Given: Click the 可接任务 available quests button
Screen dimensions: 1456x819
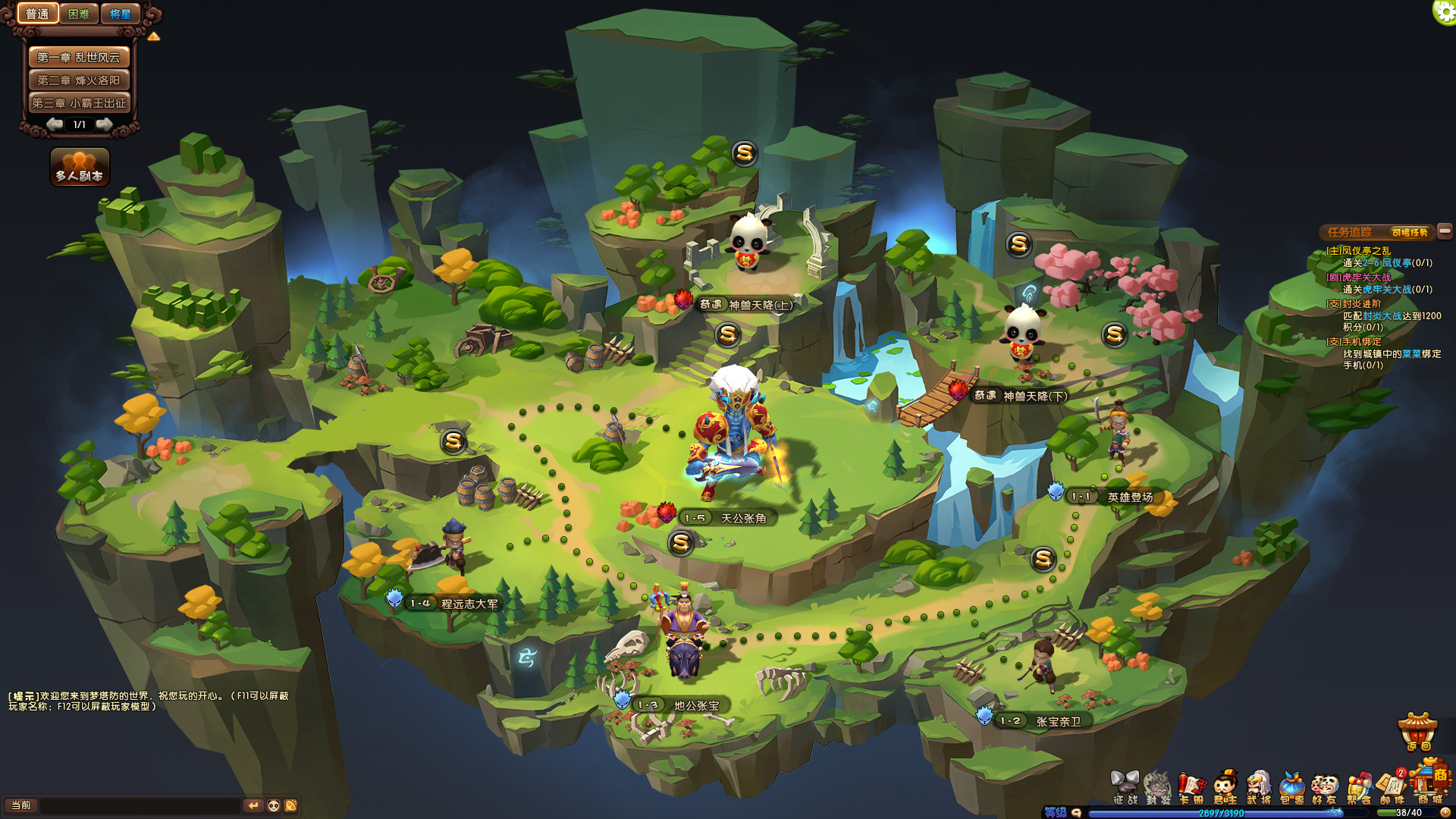Looking at the screenshot, I should click(1410, 231).
